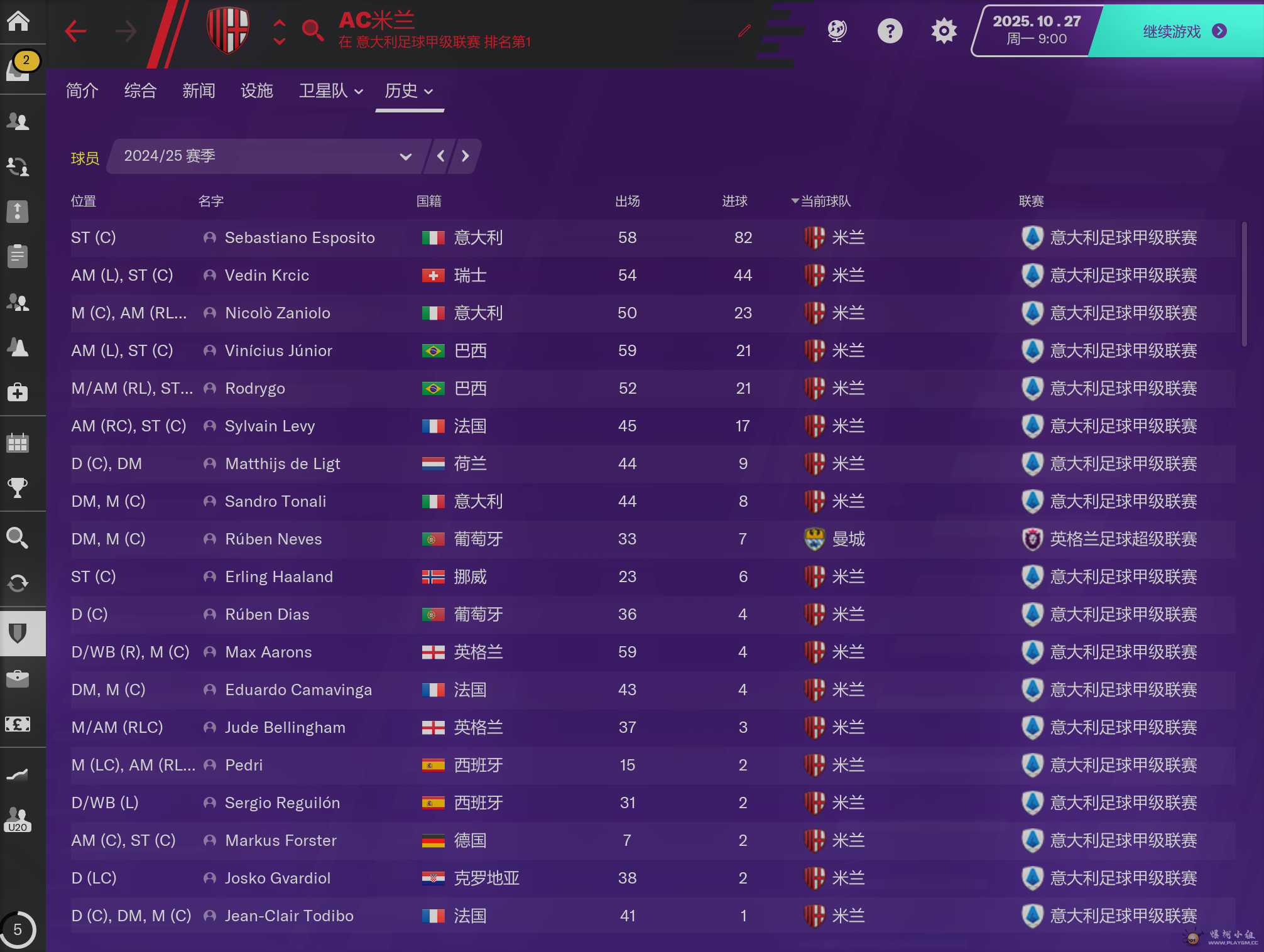
Task: Expand the 卫星队 dropdown tab
Action: [330, 91]
